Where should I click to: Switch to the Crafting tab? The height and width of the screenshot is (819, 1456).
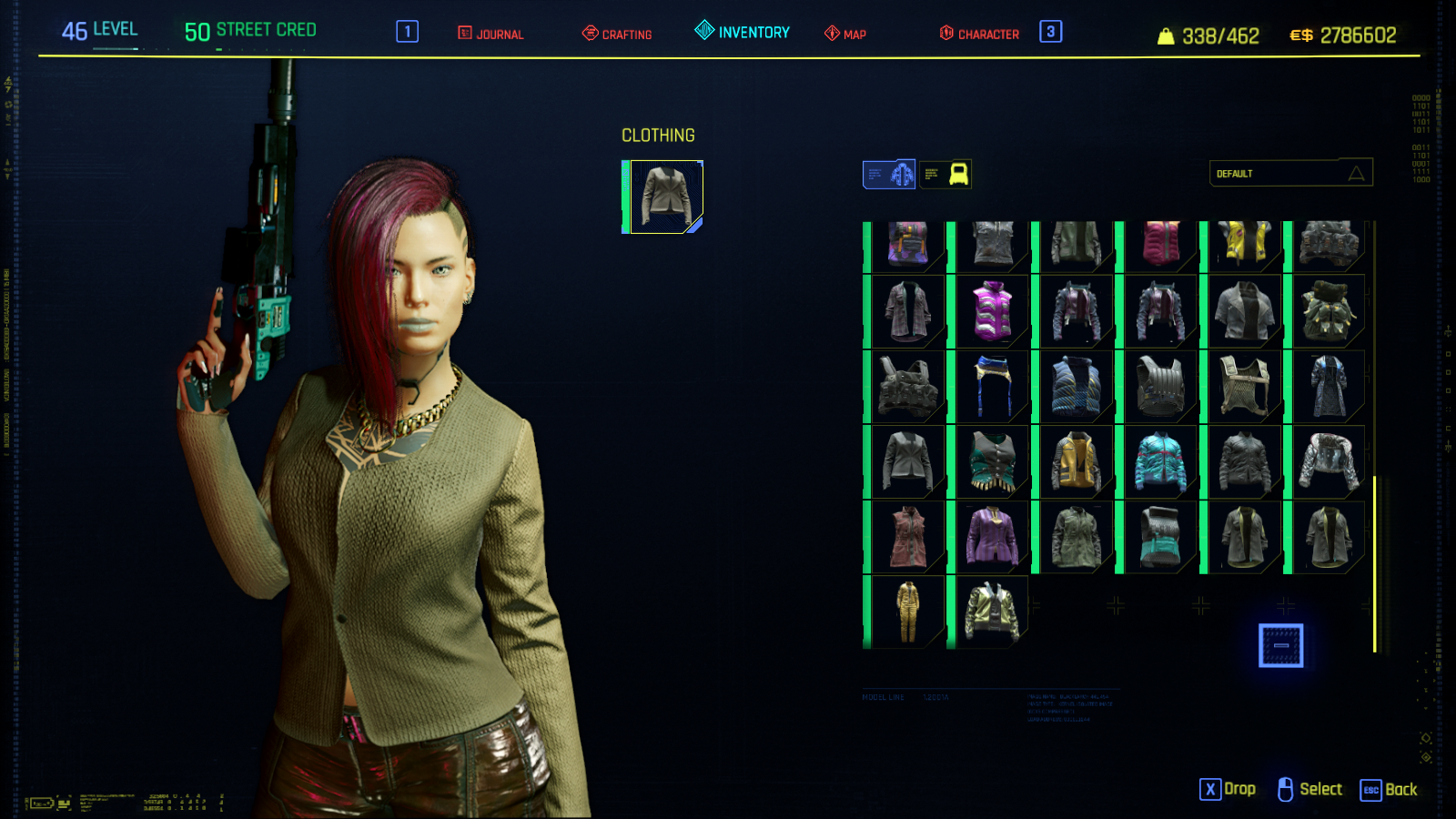(617, 34)
